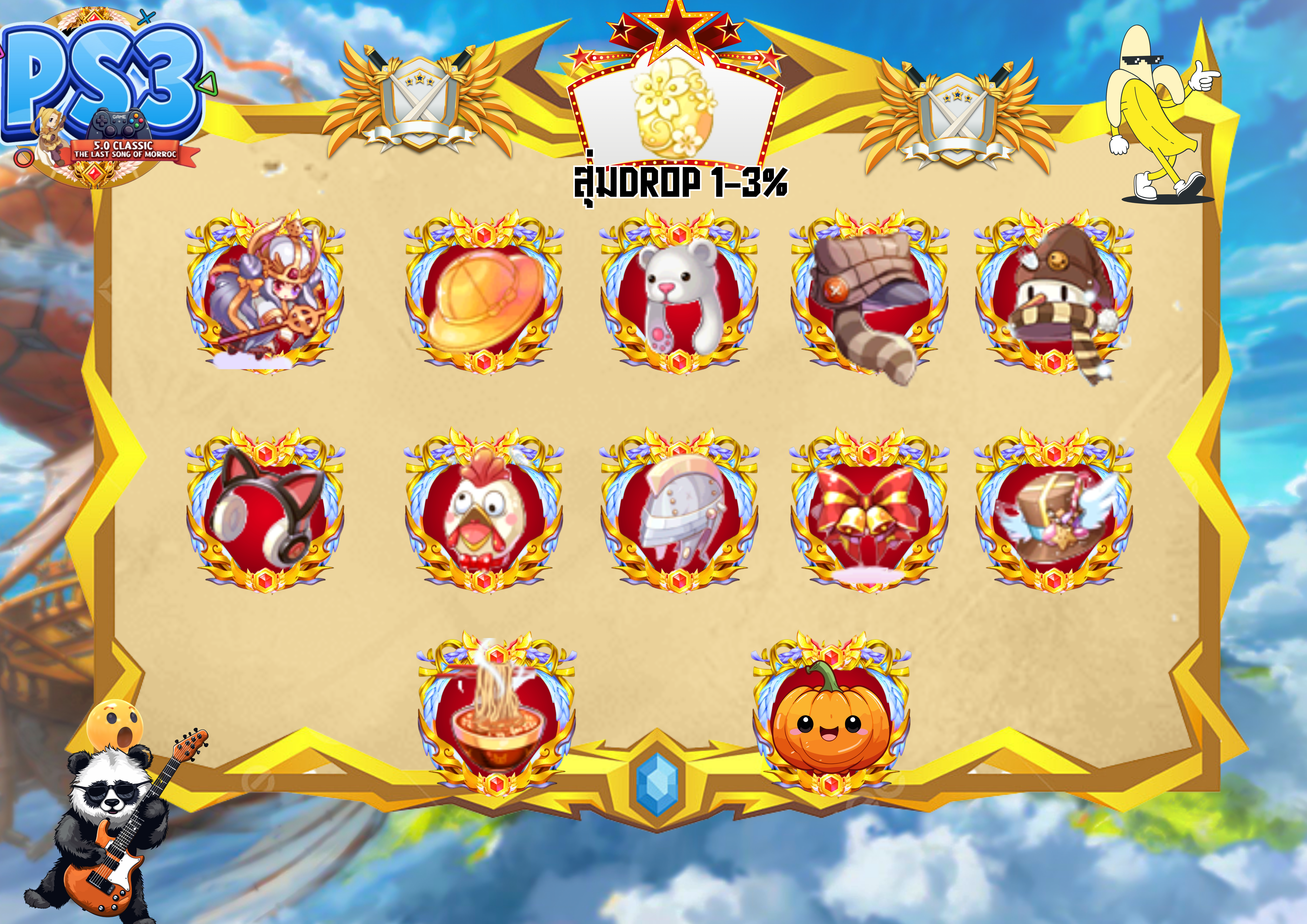Select the smiling pumpkin item

[830, 720]
